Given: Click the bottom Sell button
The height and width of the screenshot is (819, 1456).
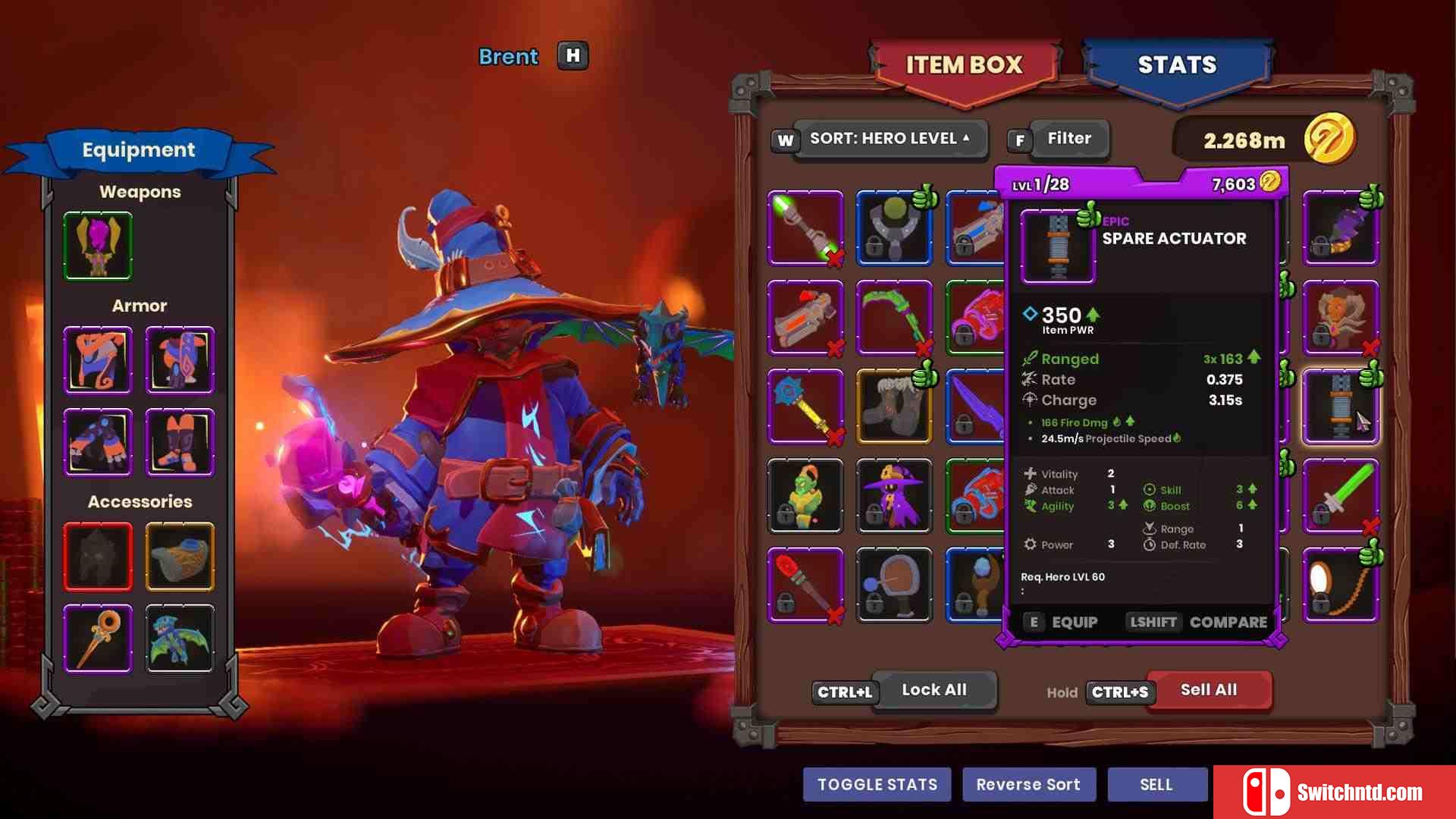Looking at the screenshot, I should click(1156, 785).
